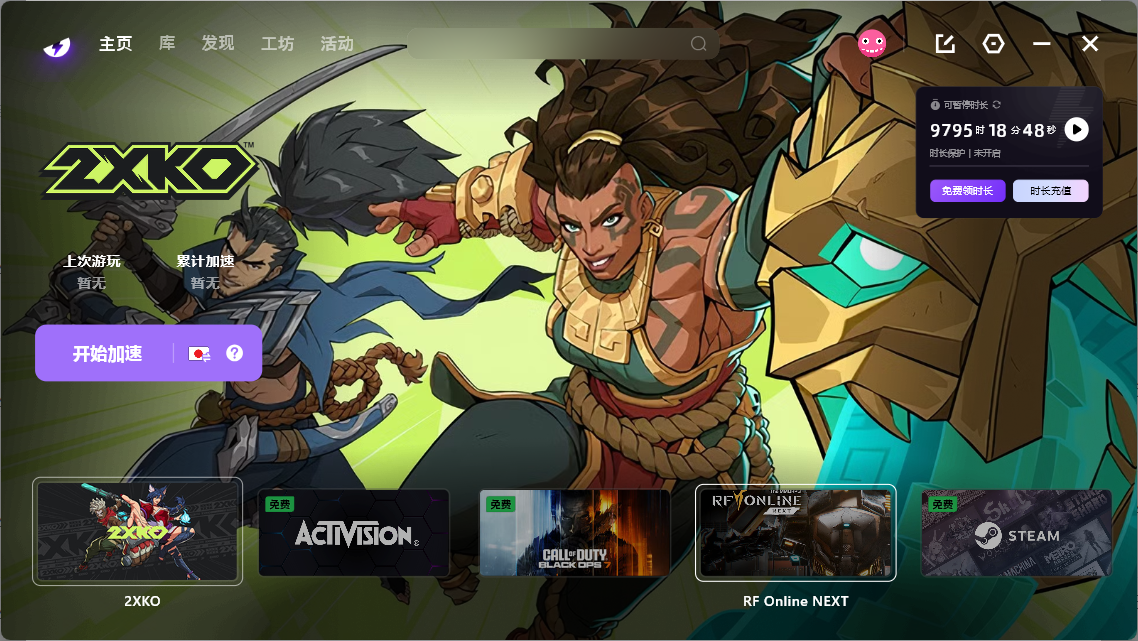The width and height of the screenshot is (1138, 641).
Task: Close the launcher window
Action: pos(1090,44)
